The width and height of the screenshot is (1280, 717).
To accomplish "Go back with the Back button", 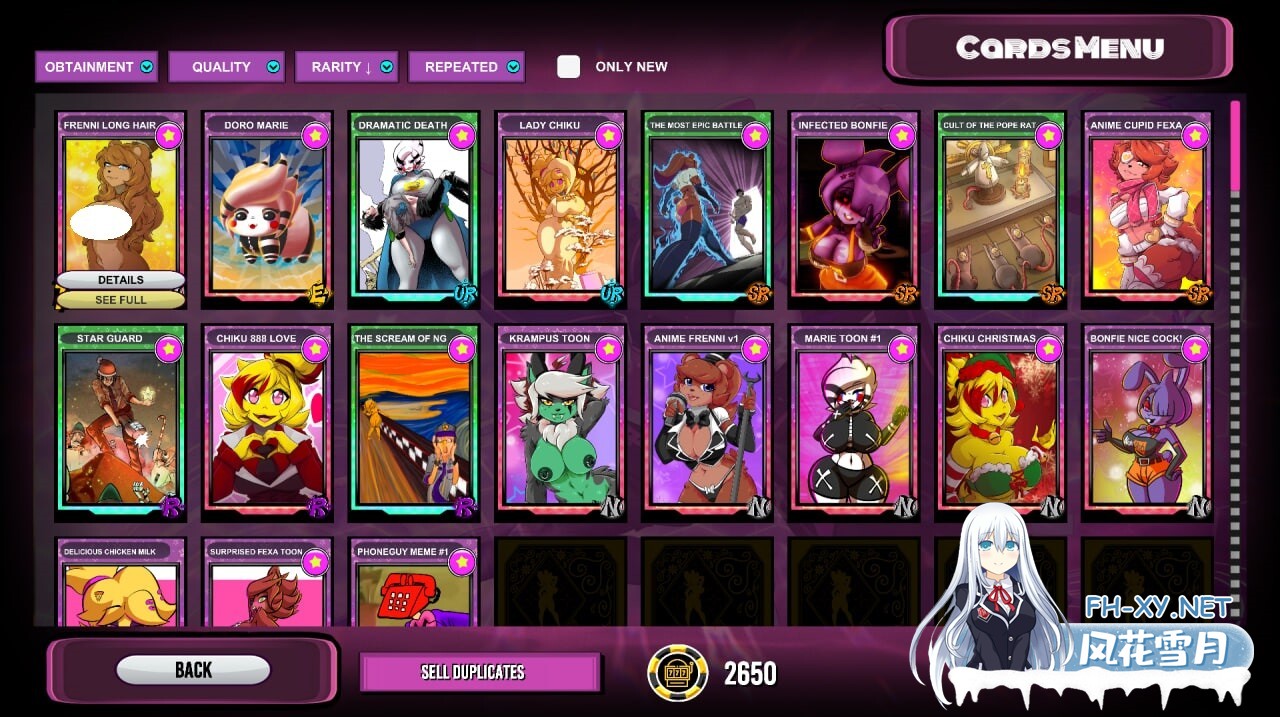I will [193, 670].
